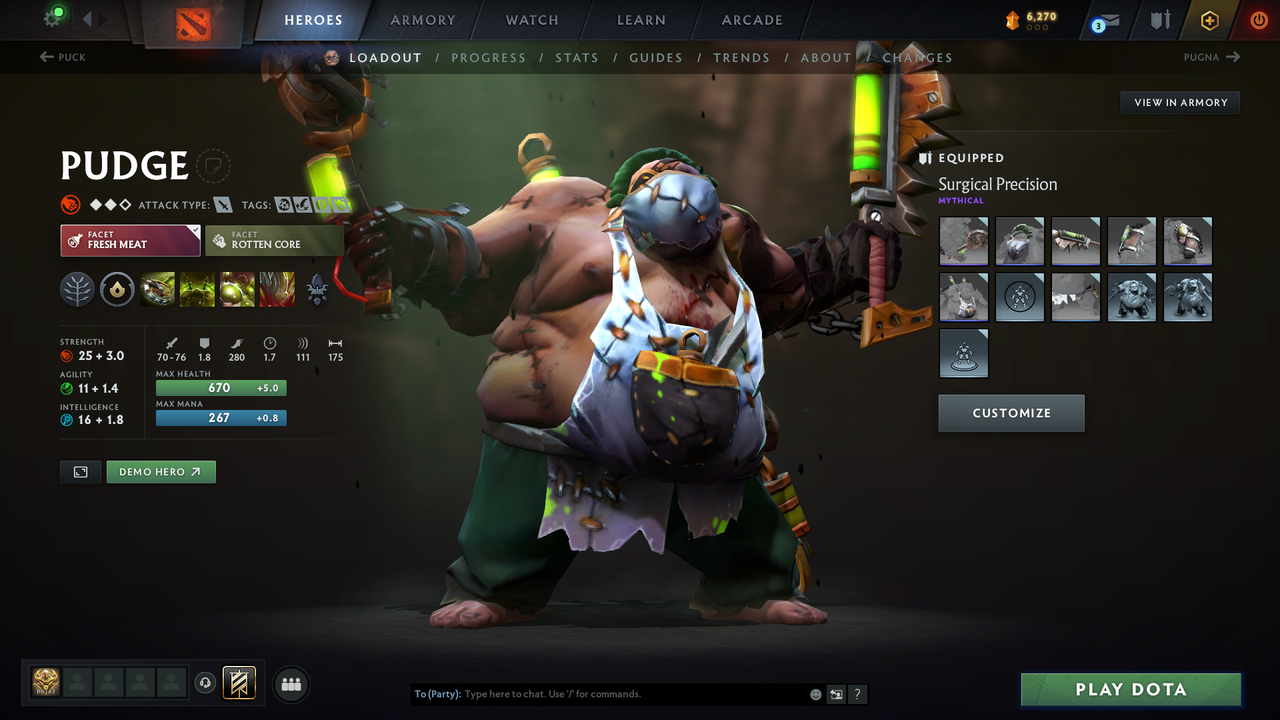
Task: Open the friends list icon bottom right
Action: tap(290, 684)
